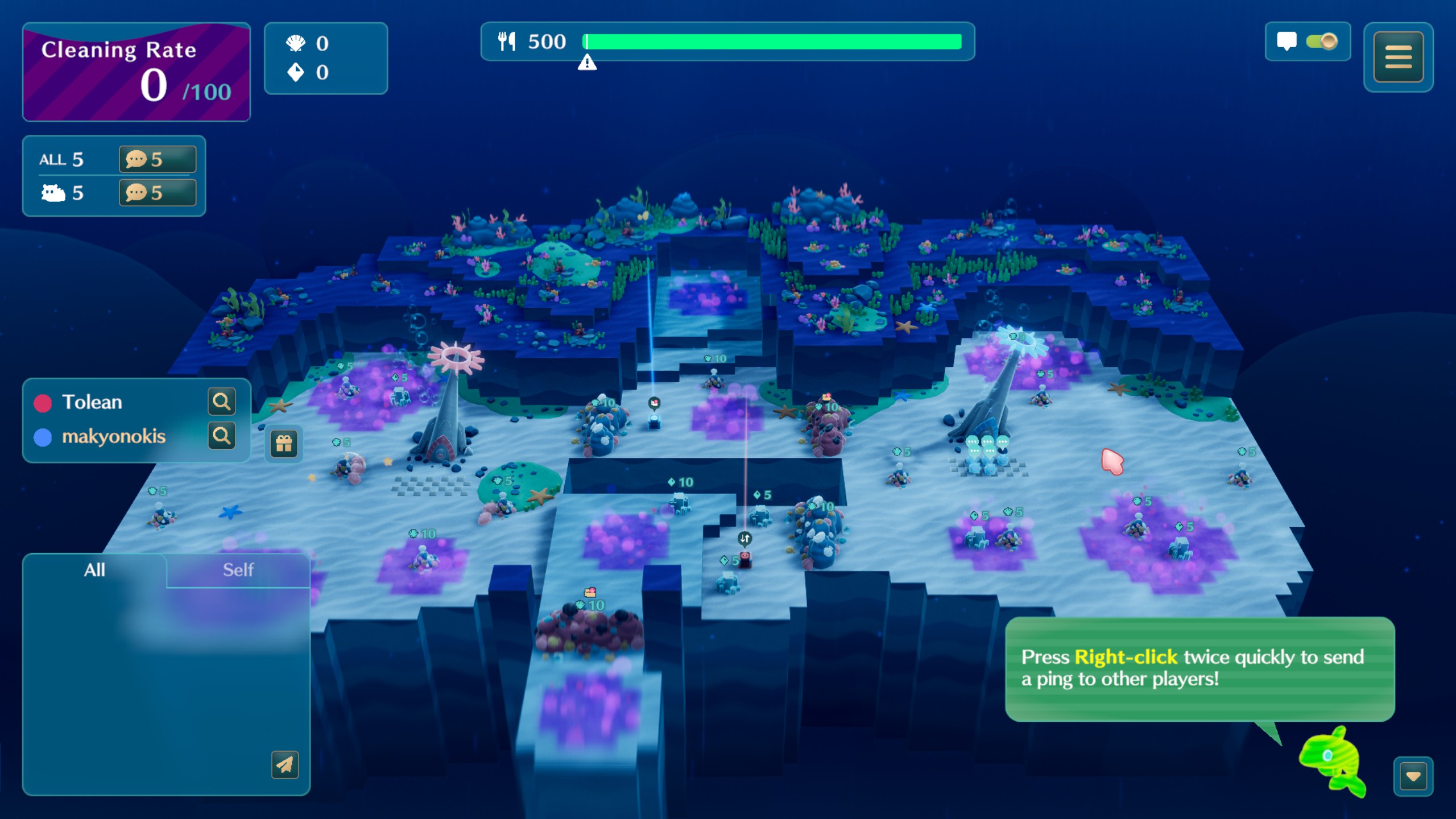1456x819 pixels.
Task: Switch to the Self chat tab
Action: 238,570
